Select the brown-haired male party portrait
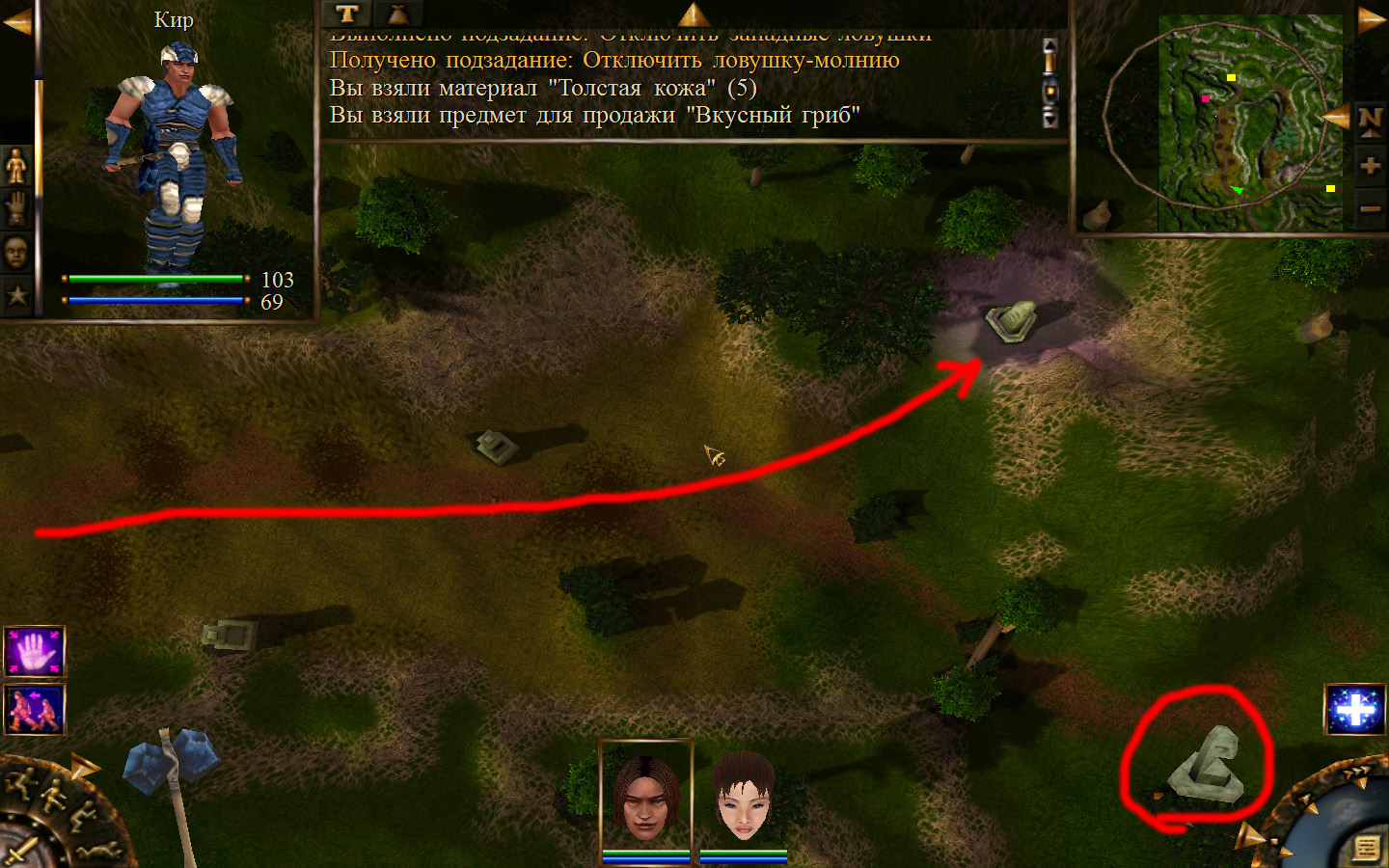1389x868 pixels. (x=645, y=798)
